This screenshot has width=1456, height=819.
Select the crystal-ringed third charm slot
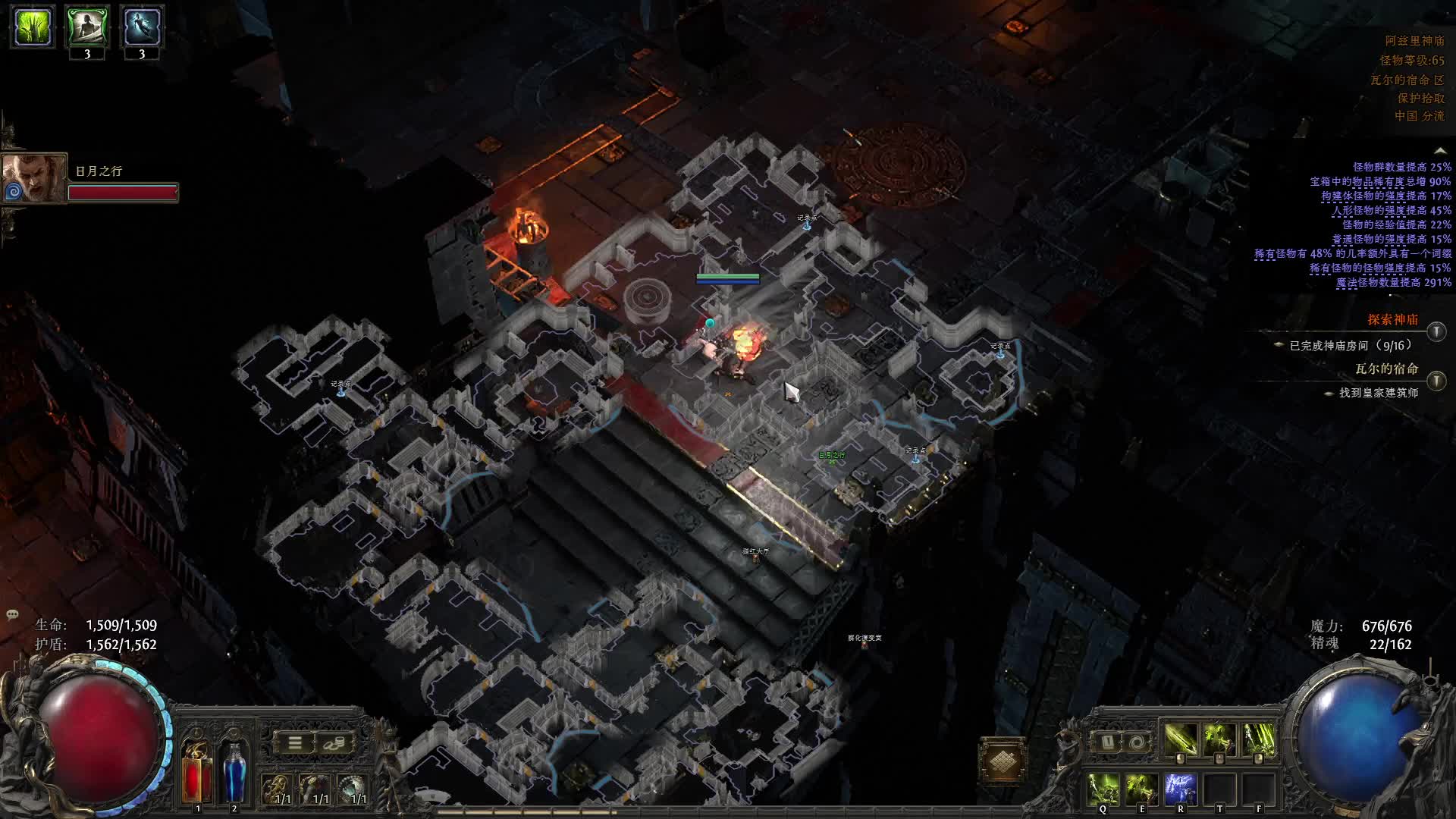(351, 789)
